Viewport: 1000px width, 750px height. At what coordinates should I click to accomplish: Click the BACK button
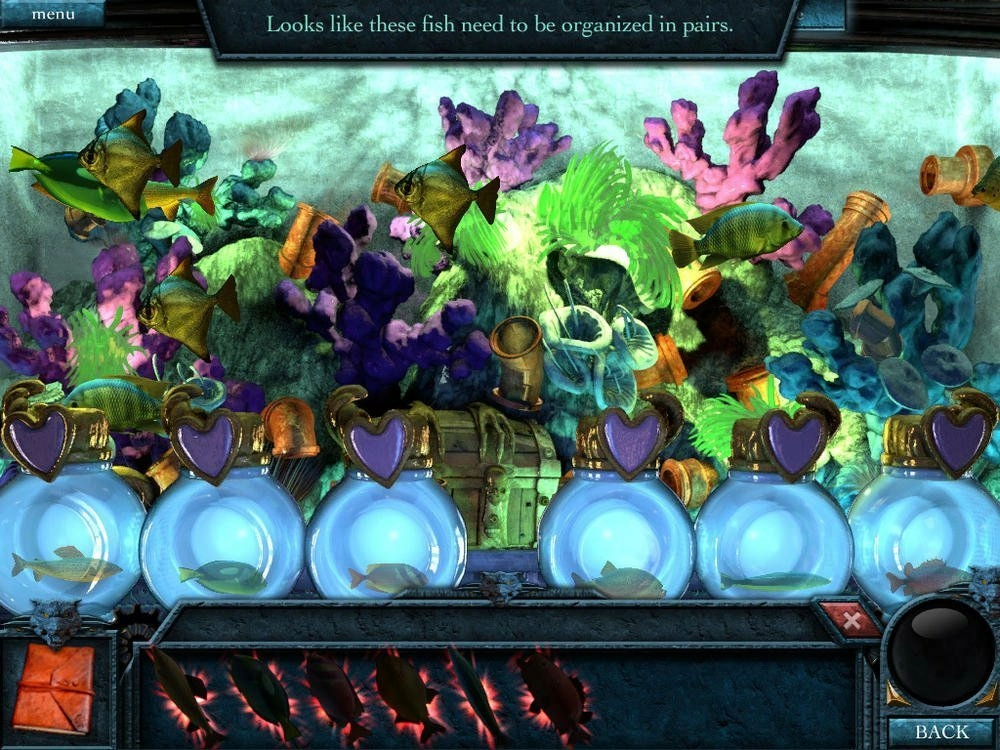941,732
